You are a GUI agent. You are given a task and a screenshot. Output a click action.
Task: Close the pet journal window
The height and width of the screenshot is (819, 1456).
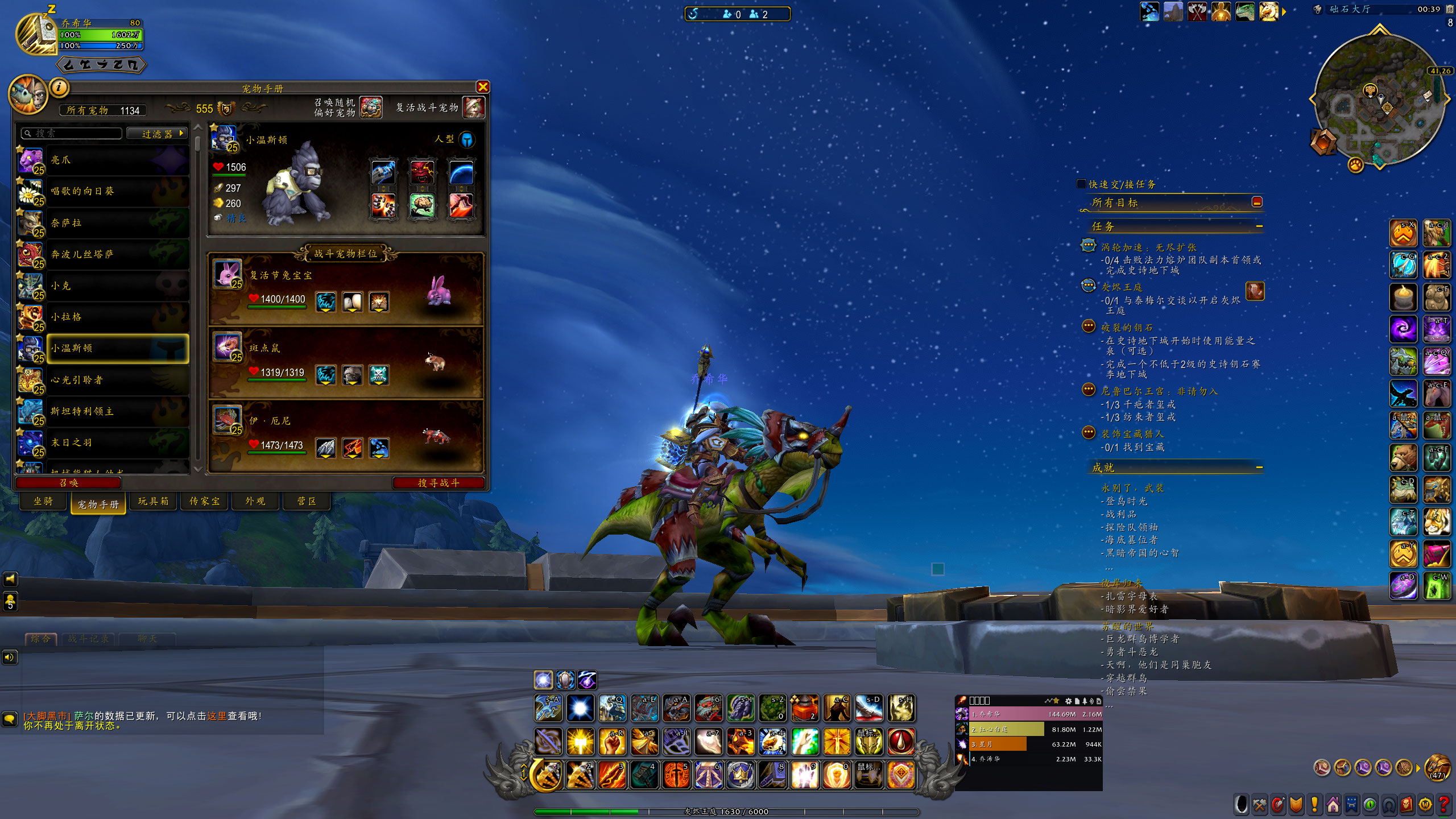(482, 87)
